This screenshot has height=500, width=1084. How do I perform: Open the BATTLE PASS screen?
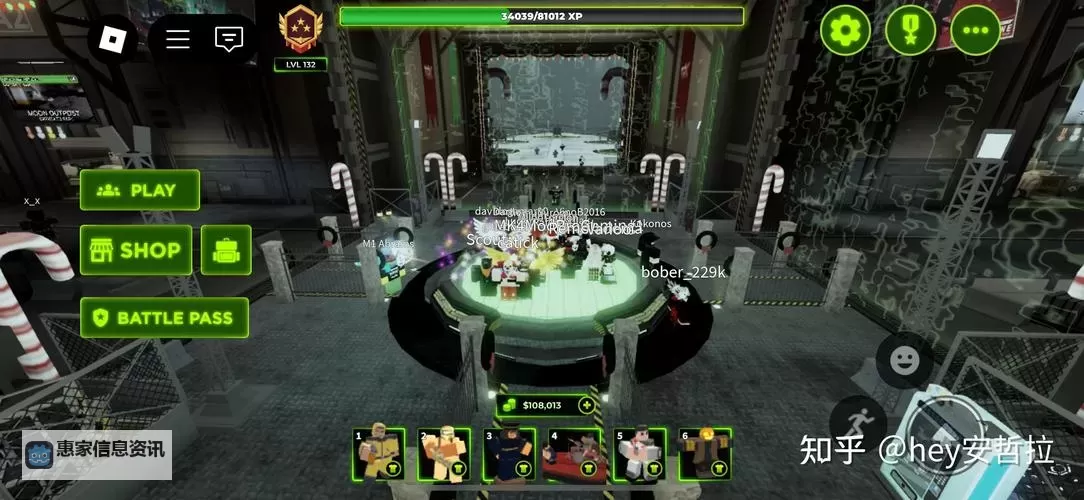pos(164,318)
